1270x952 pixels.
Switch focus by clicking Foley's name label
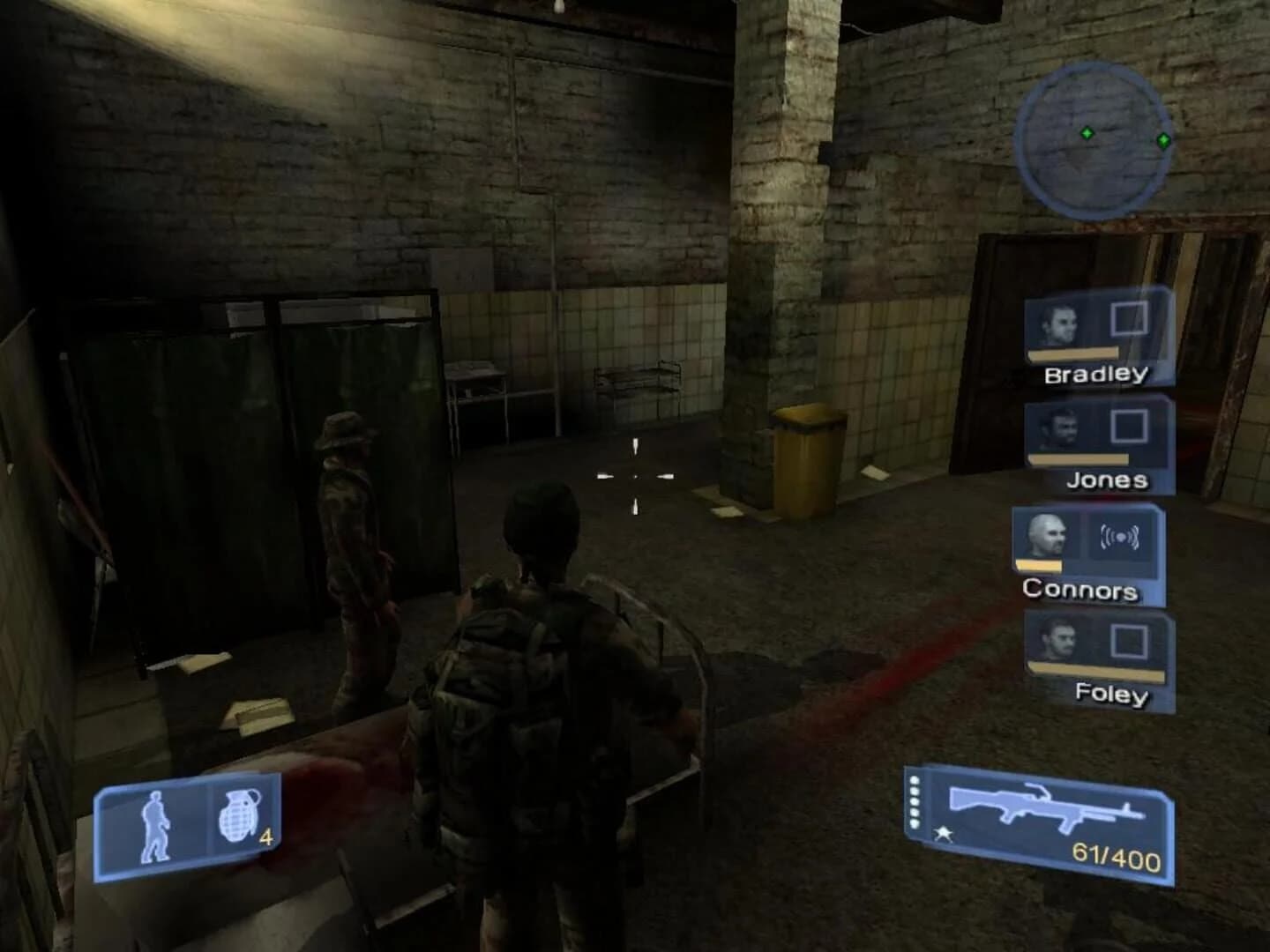coord(1113,696)
